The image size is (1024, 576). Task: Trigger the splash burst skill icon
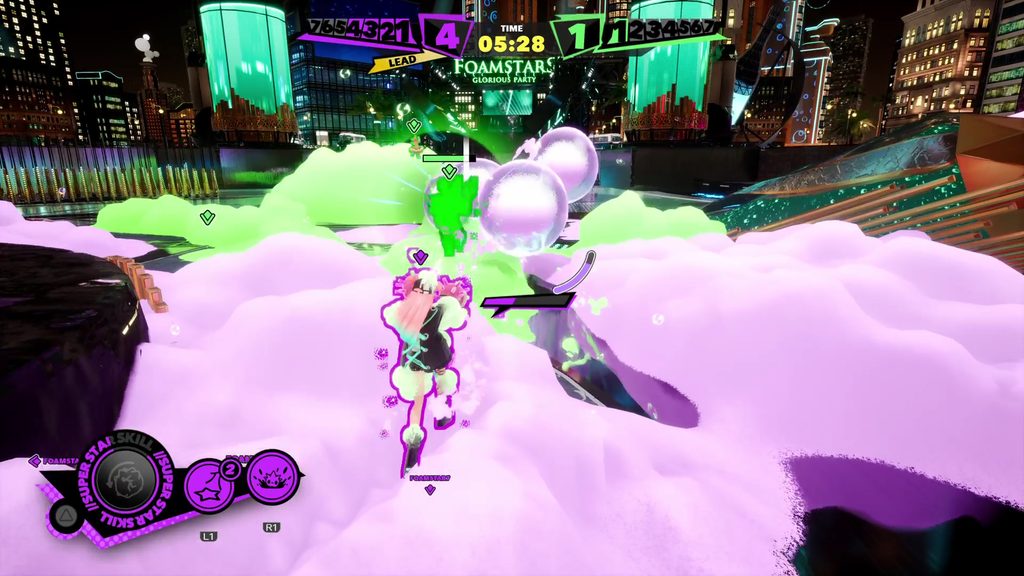coord(271,477)
